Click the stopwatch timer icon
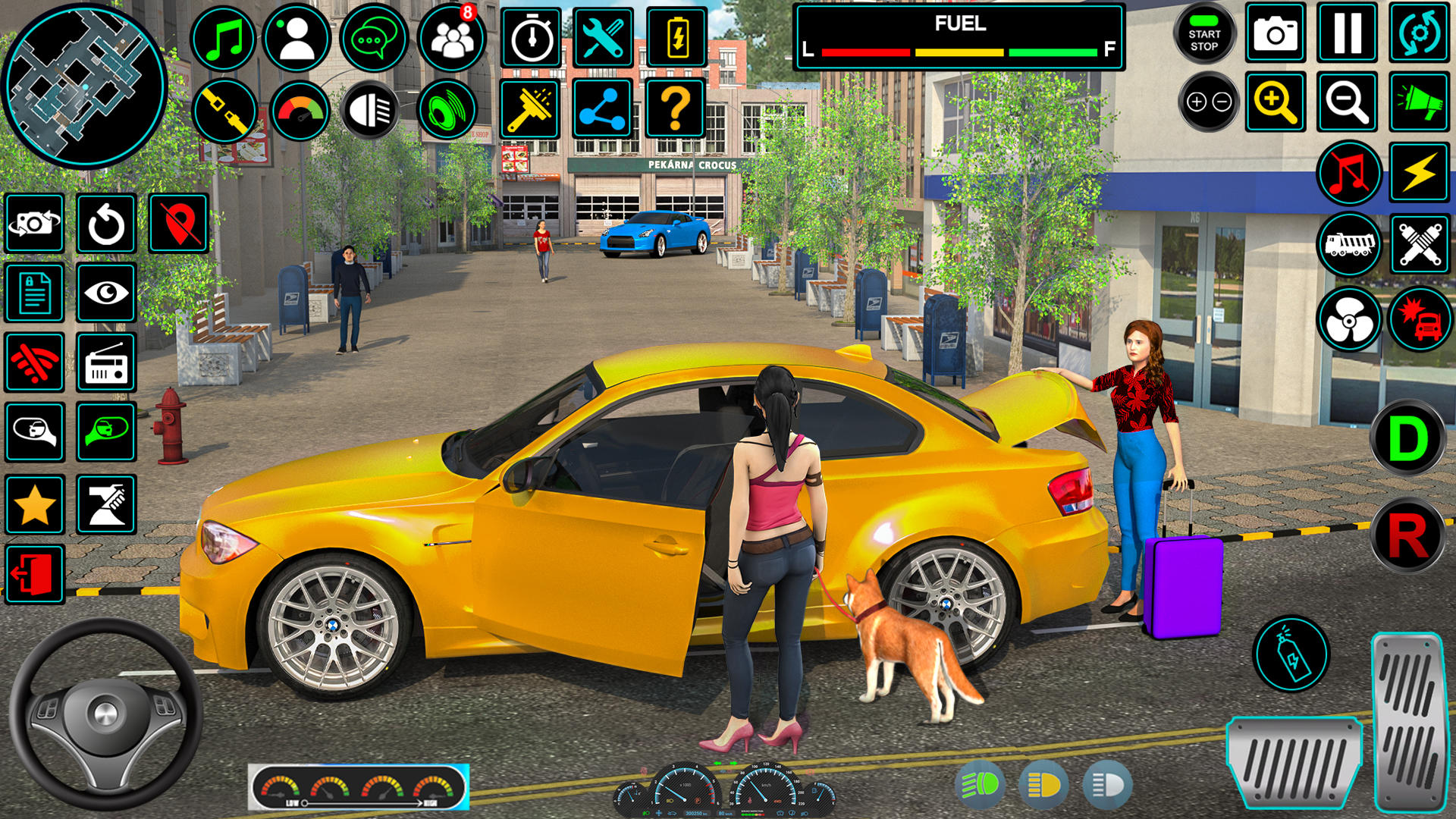Viewport: 1456px width, 819px height. pyautogui.click(x=532, y=38)
